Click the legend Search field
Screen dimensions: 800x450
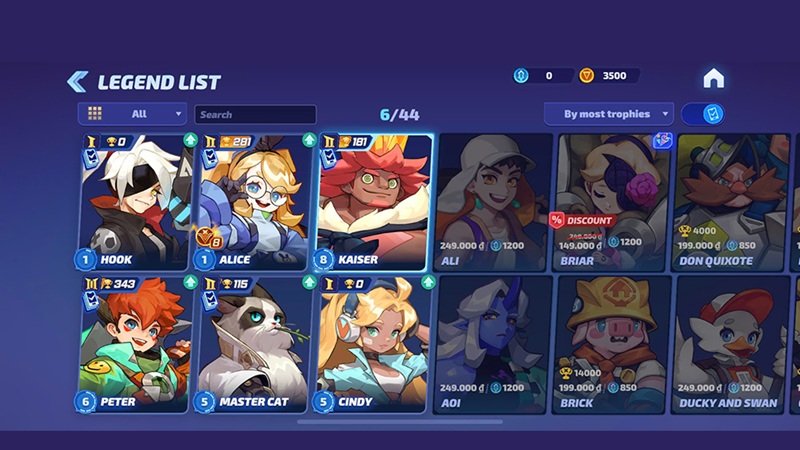[255, 115]
